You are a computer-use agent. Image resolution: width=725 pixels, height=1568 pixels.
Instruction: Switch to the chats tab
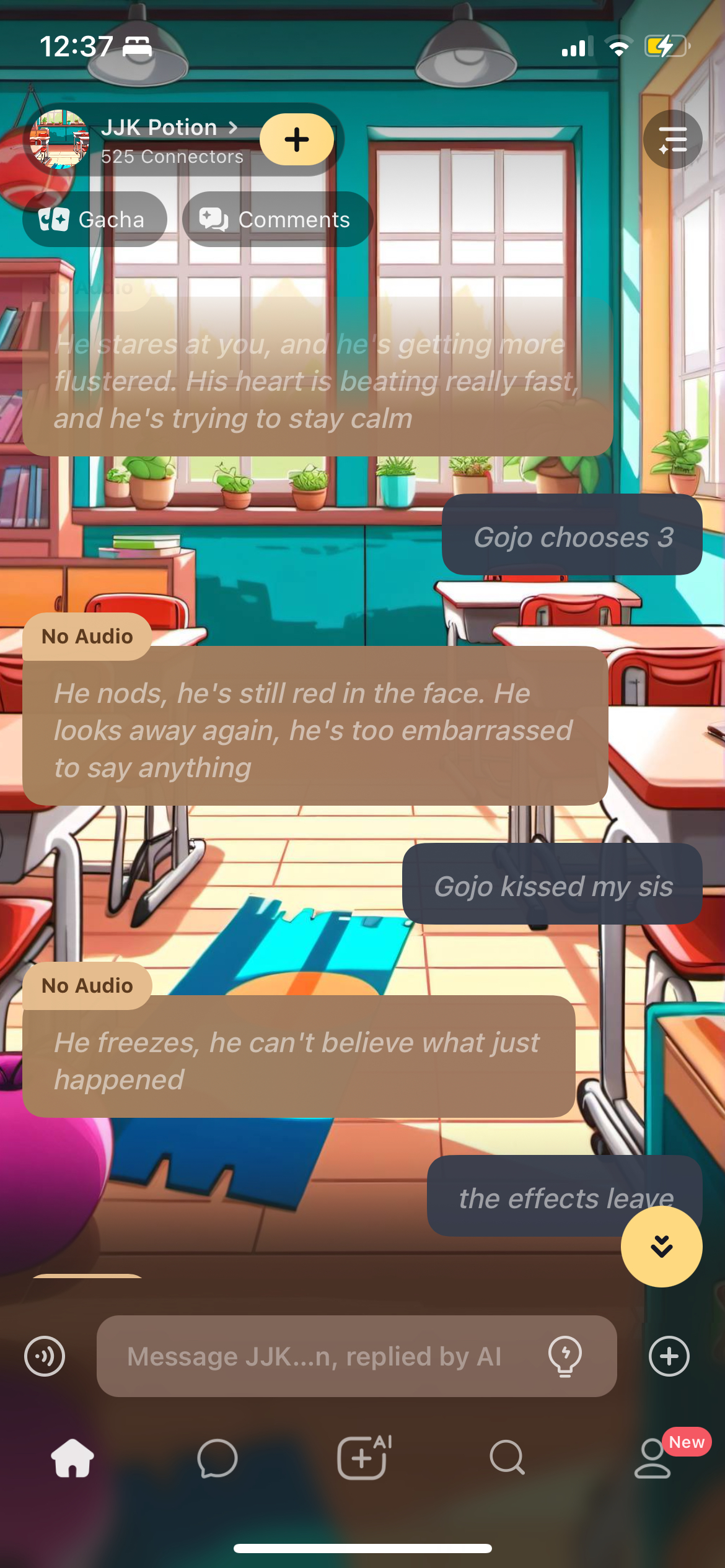(217, 1458)
